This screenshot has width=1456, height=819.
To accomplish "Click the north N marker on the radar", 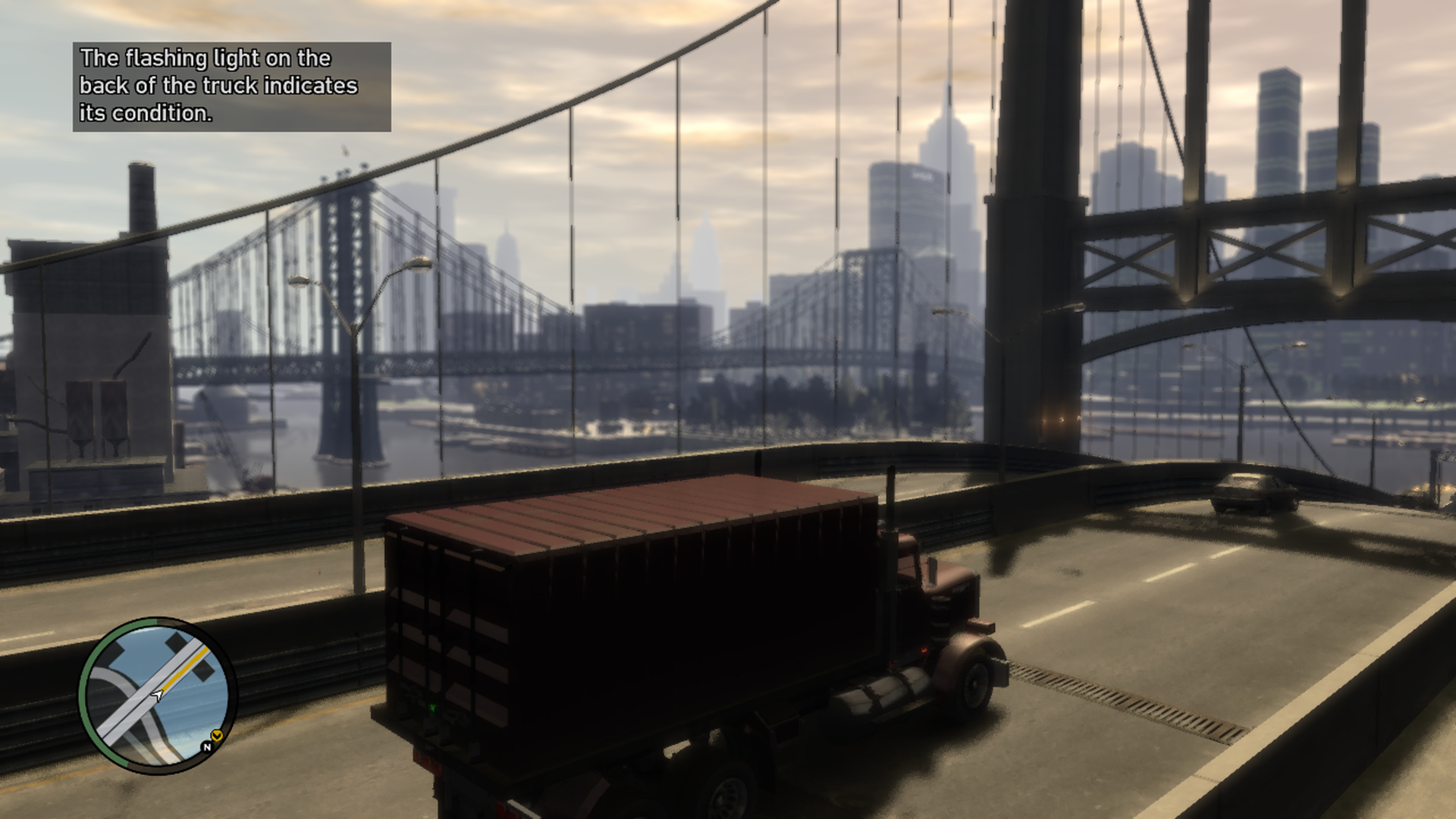I will [x=206, y=747].
